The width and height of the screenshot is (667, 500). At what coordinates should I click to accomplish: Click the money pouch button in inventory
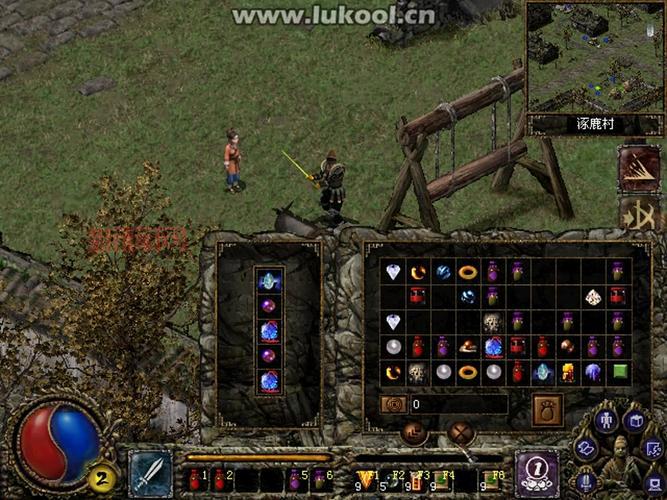click(x=547, y=409)
